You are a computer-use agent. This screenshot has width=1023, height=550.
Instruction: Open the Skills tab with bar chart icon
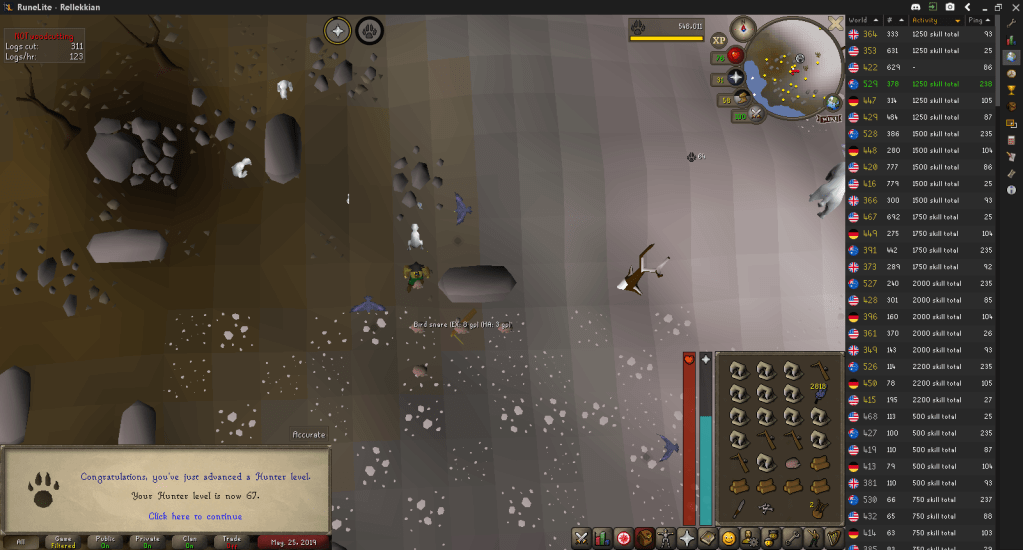tap(603, 538)
